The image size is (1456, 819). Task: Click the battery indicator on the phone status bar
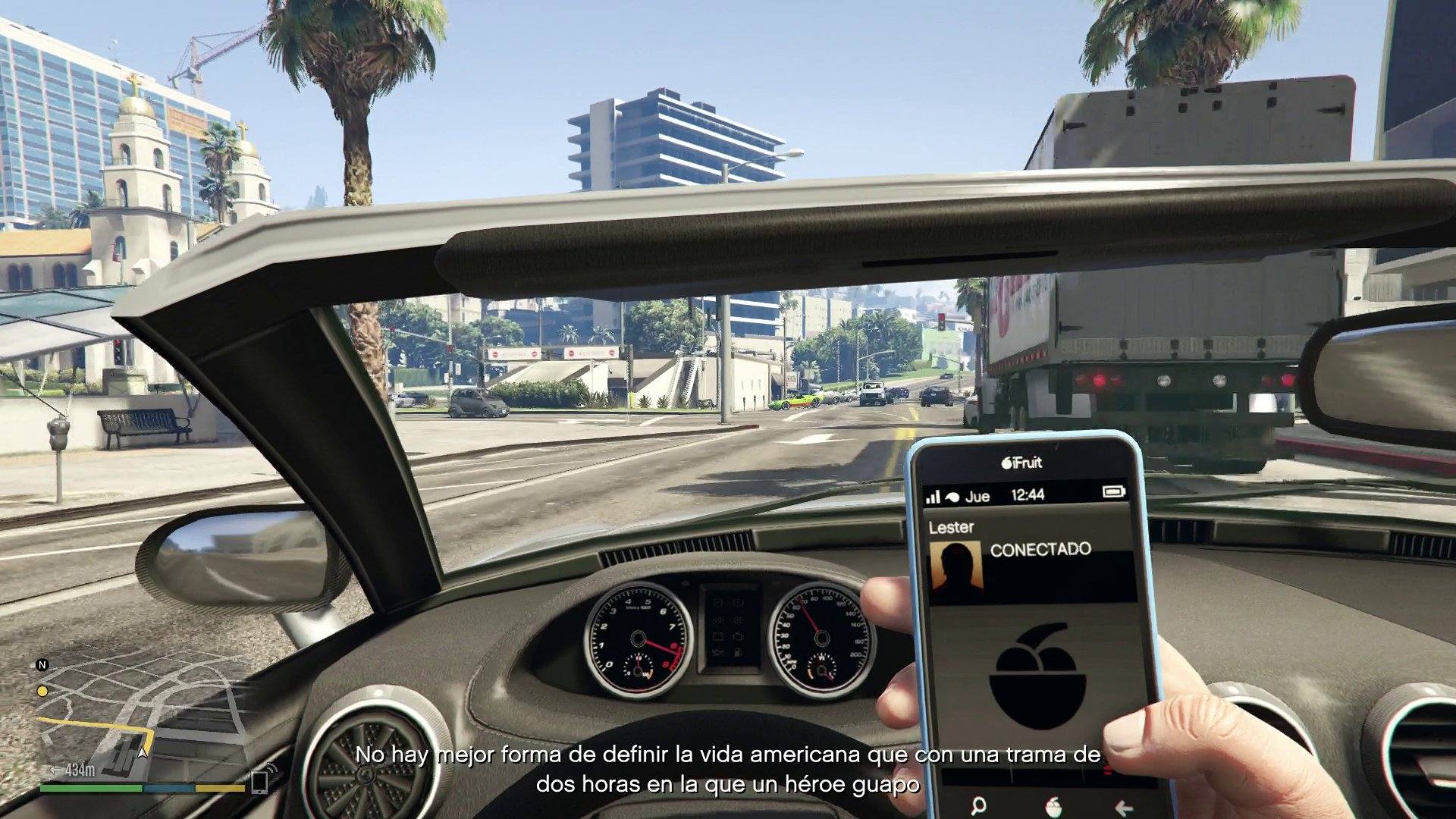click(x=1113, y=491)
